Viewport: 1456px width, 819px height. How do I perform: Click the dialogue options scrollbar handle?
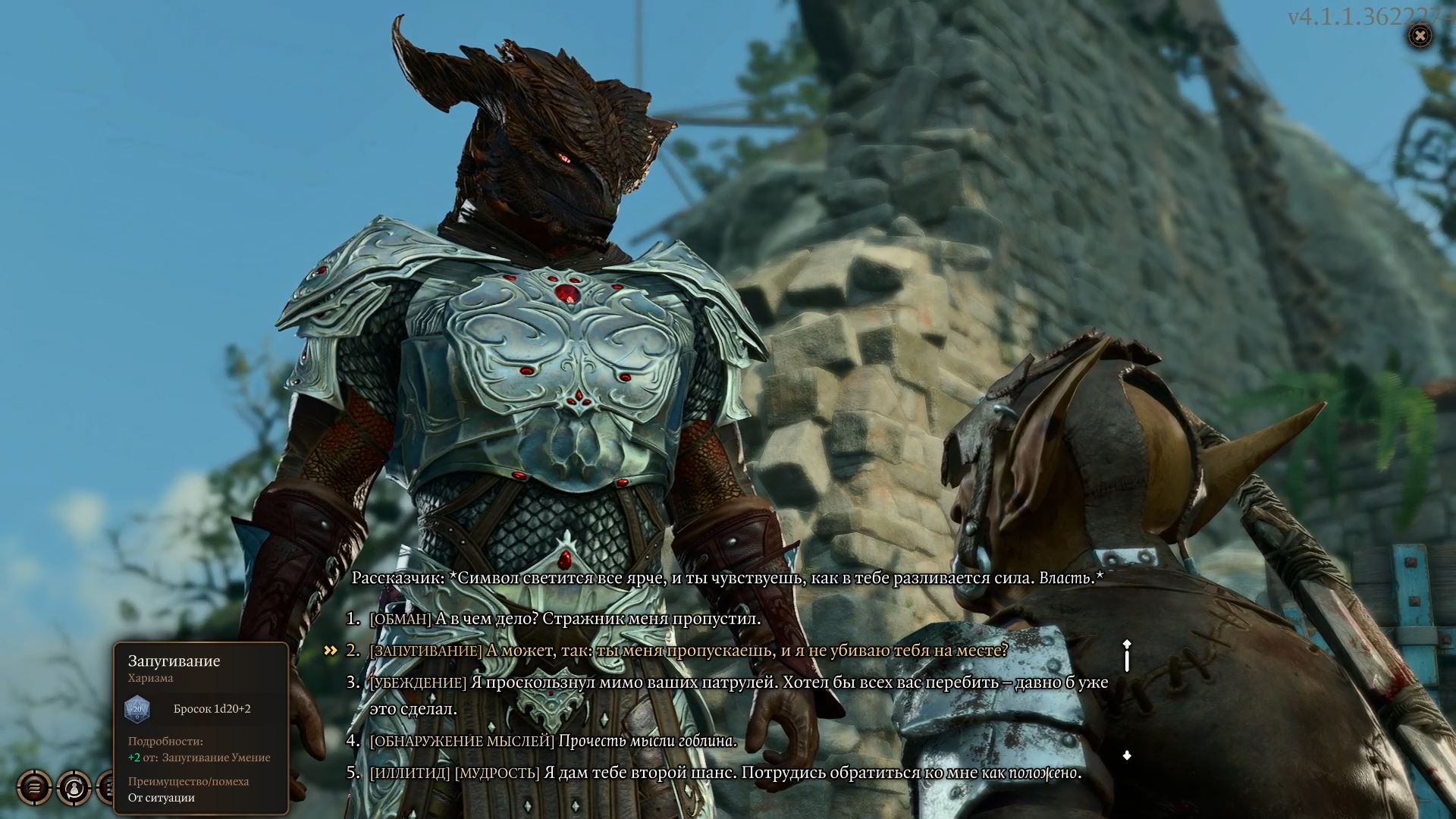point(1127,657)
